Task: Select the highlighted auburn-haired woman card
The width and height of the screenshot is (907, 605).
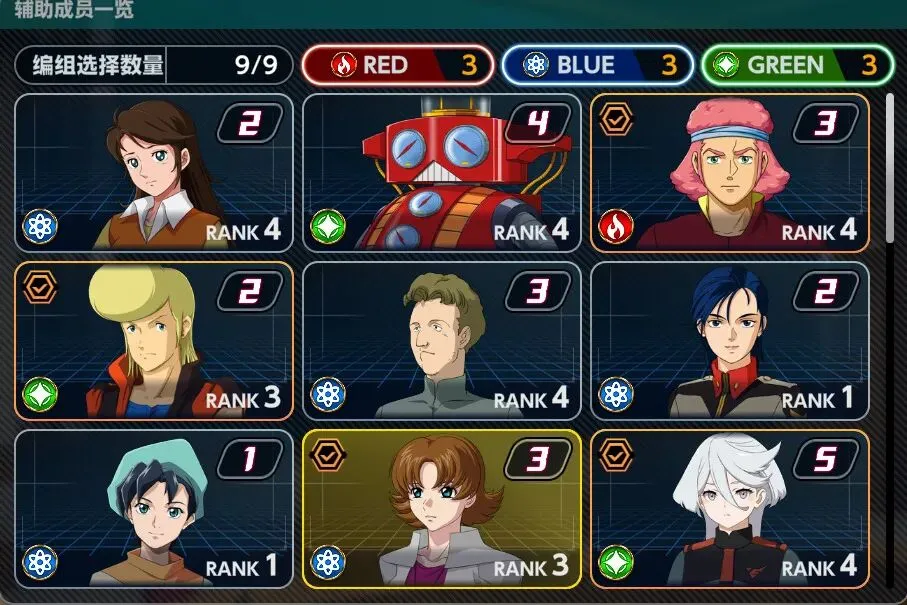Action: (x=441, y=509)
